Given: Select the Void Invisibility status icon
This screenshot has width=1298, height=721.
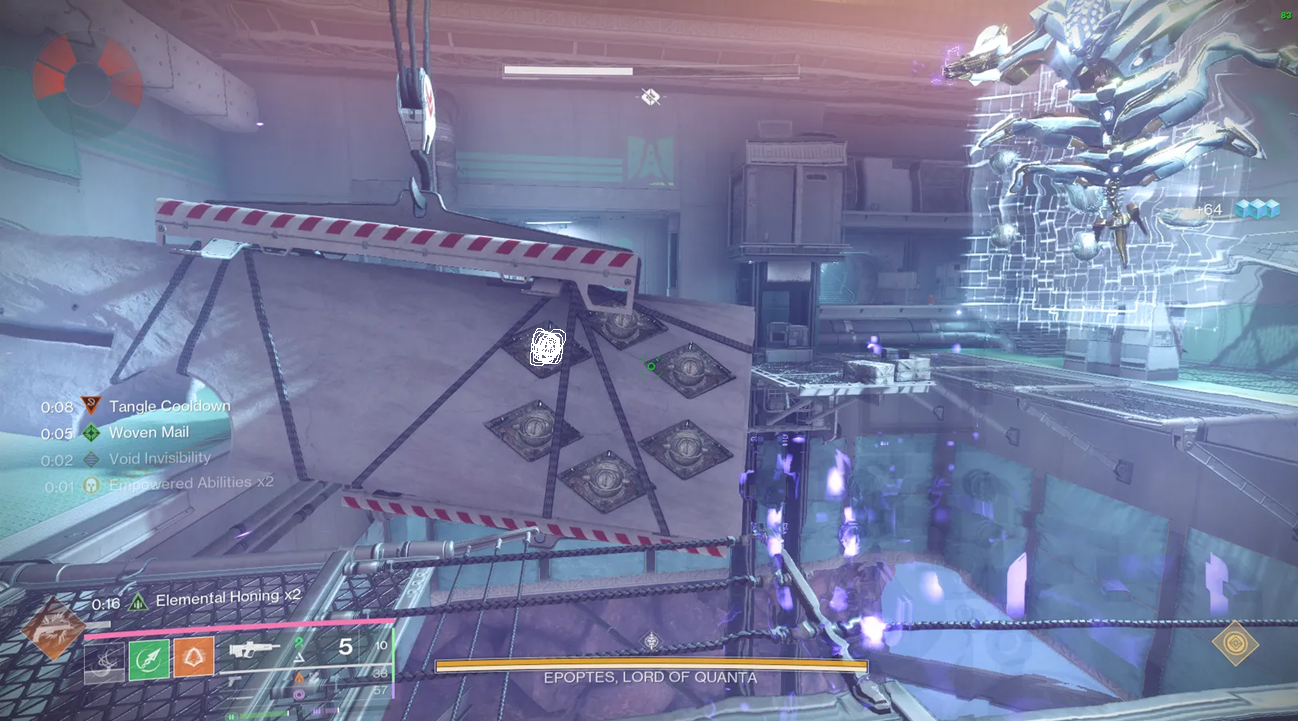Looking at the screenshot, I should pos(91,458).
